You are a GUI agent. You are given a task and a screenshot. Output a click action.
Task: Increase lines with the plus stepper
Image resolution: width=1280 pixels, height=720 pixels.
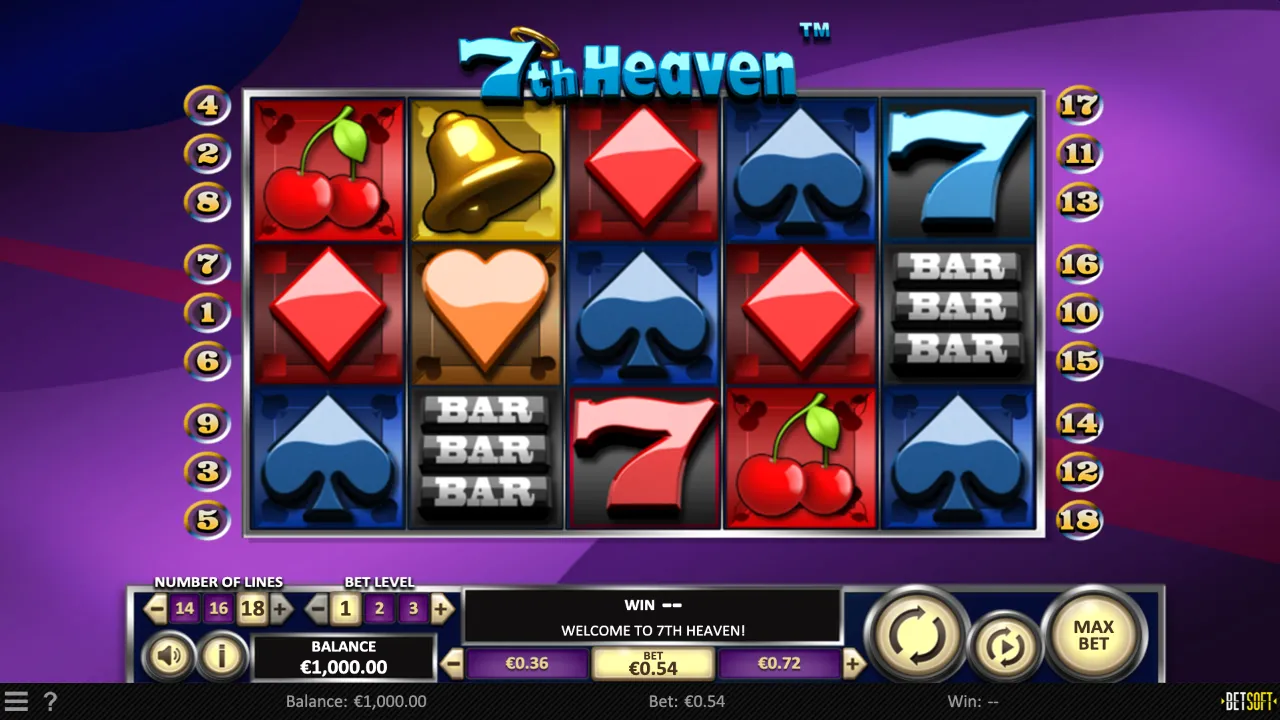[x=281, y=608]
